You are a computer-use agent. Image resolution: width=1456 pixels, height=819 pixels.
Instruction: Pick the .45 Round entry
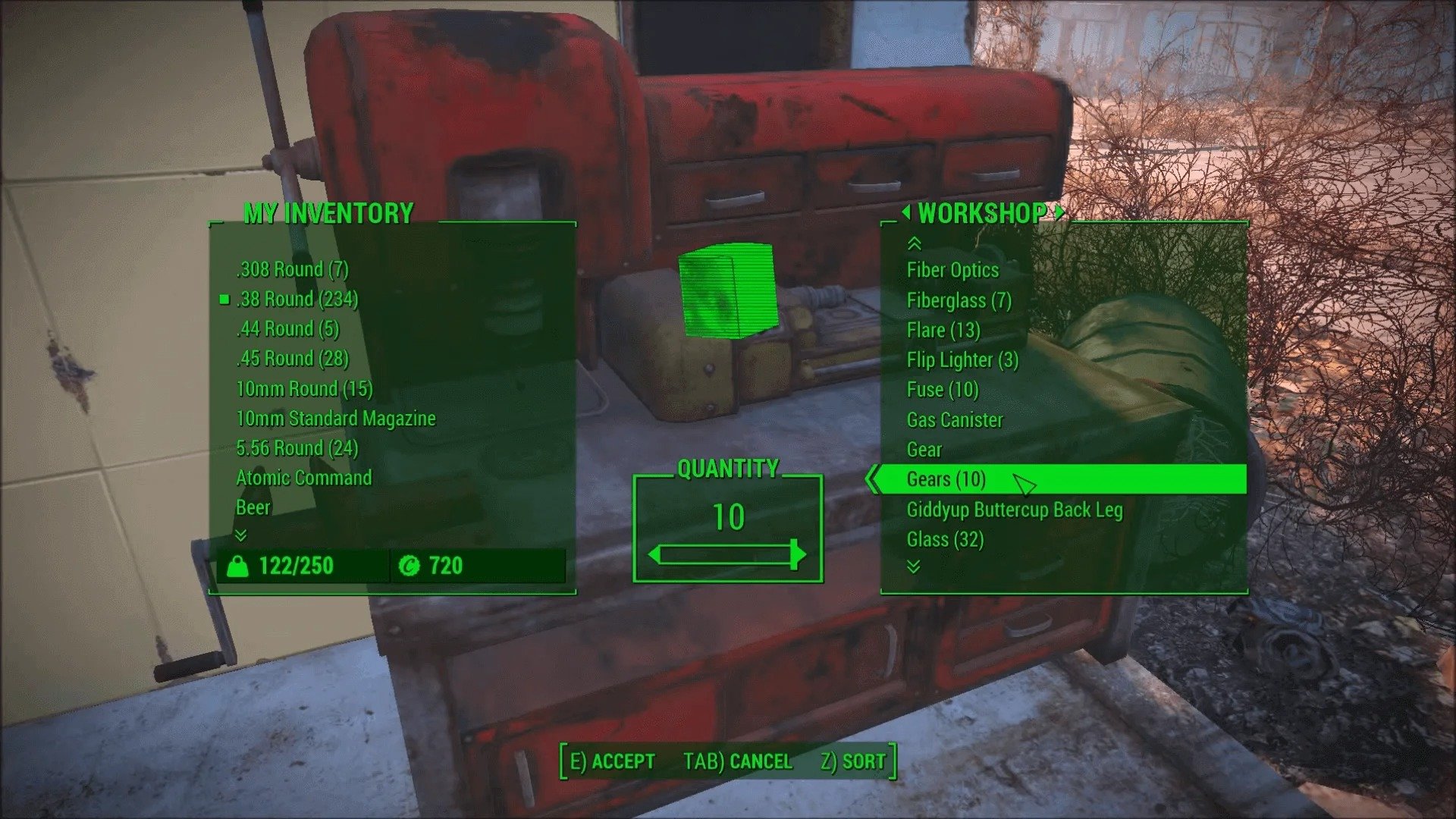pyautogui.click(x=292, y=358)
